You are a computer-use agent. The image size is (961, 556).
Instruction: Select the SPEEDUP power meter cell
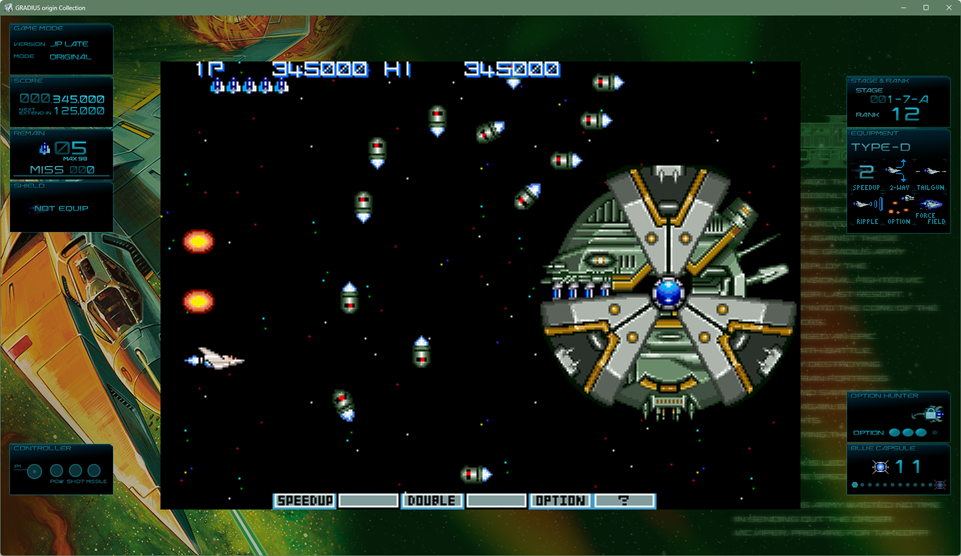click(x=305, y=500)
